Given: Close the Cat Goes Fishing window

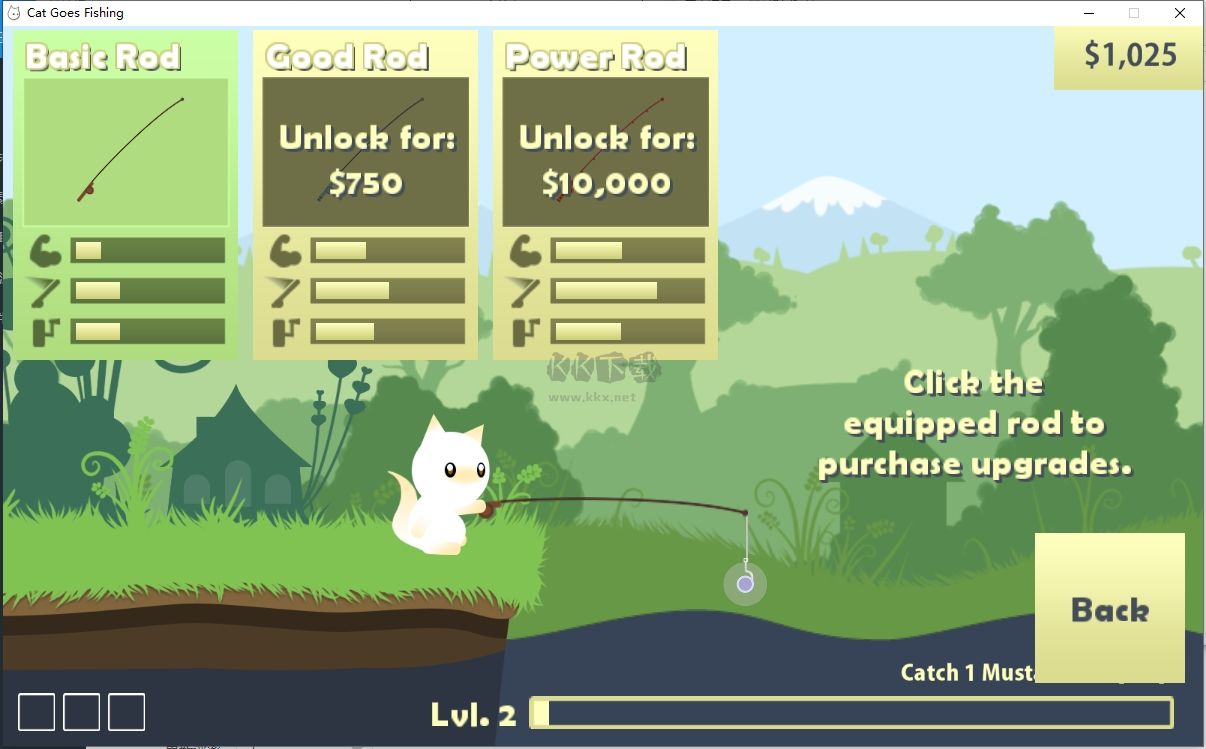Looking at the screenshot, I should tap(1180, 13).
